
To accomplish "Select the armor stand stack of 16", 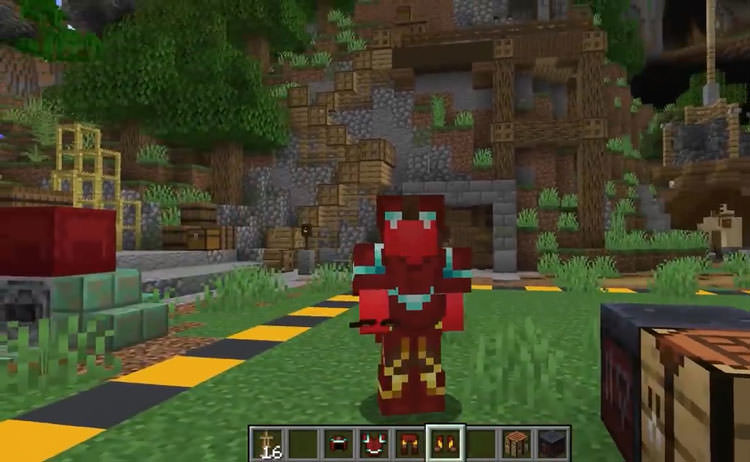I will [267, 442].
